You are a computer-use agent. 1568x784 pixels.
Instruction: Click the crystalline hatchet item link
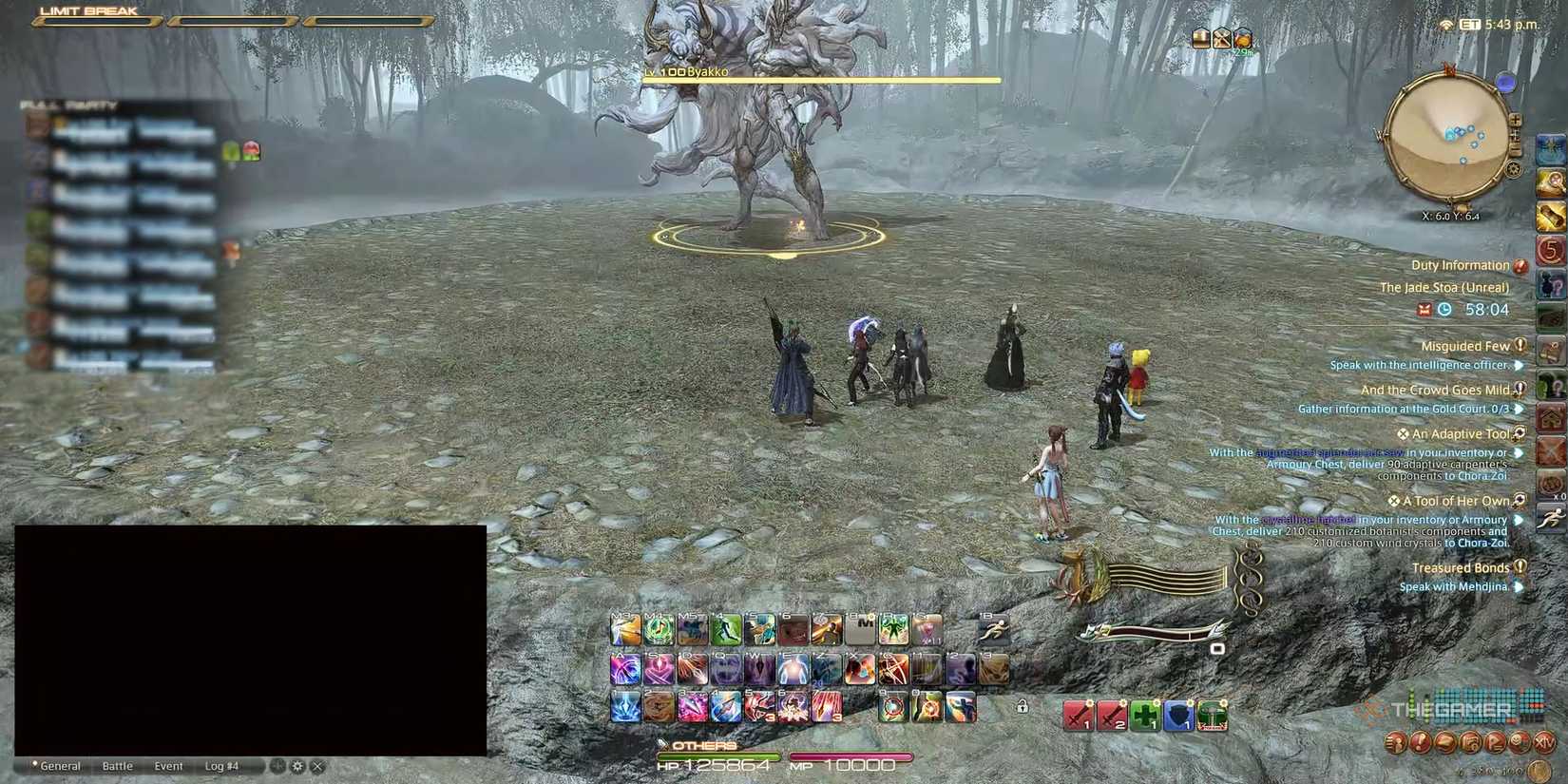[1309, 520]
